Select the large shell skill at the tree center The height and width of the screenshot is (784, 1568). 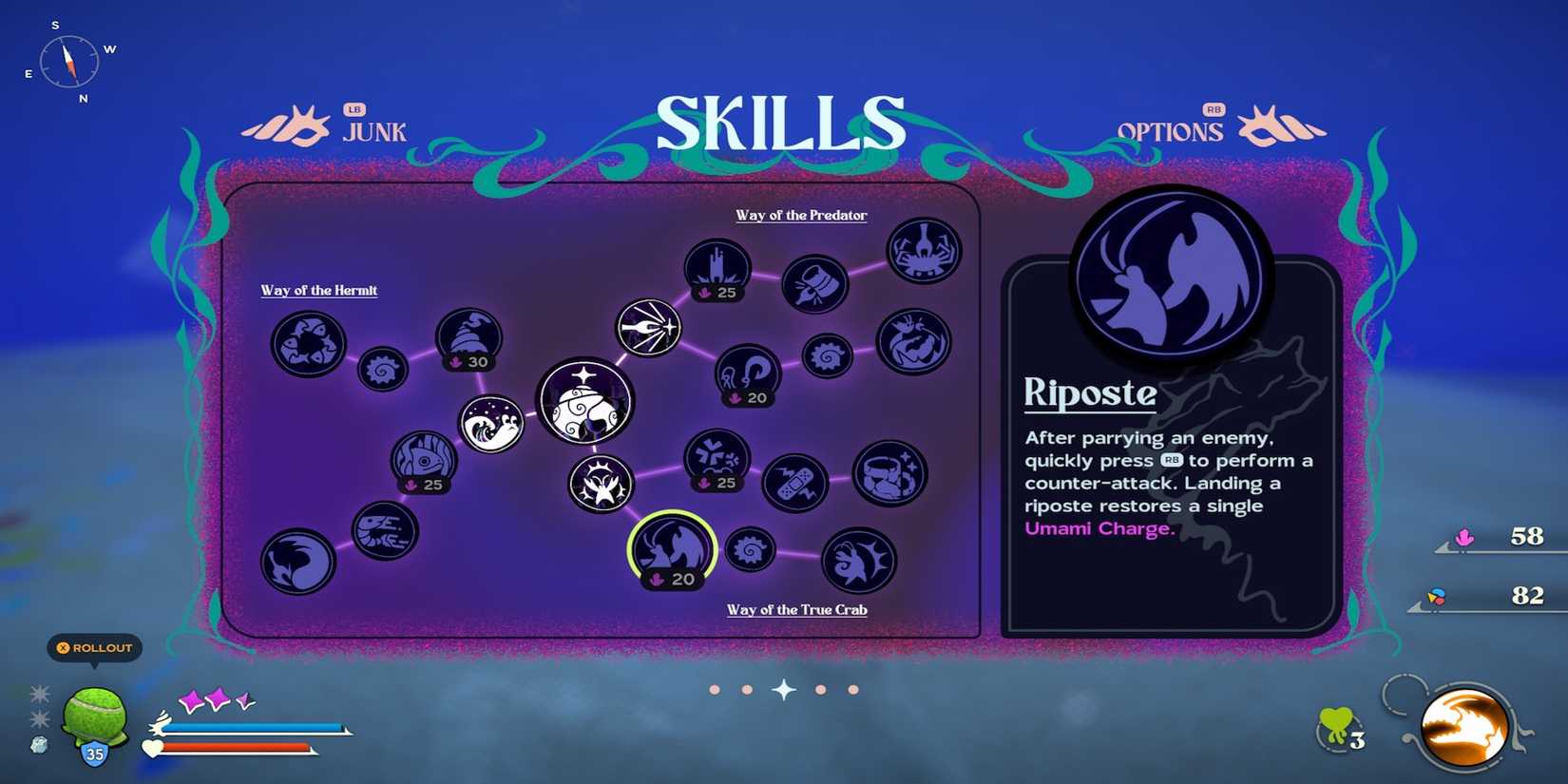click(586, 403)
